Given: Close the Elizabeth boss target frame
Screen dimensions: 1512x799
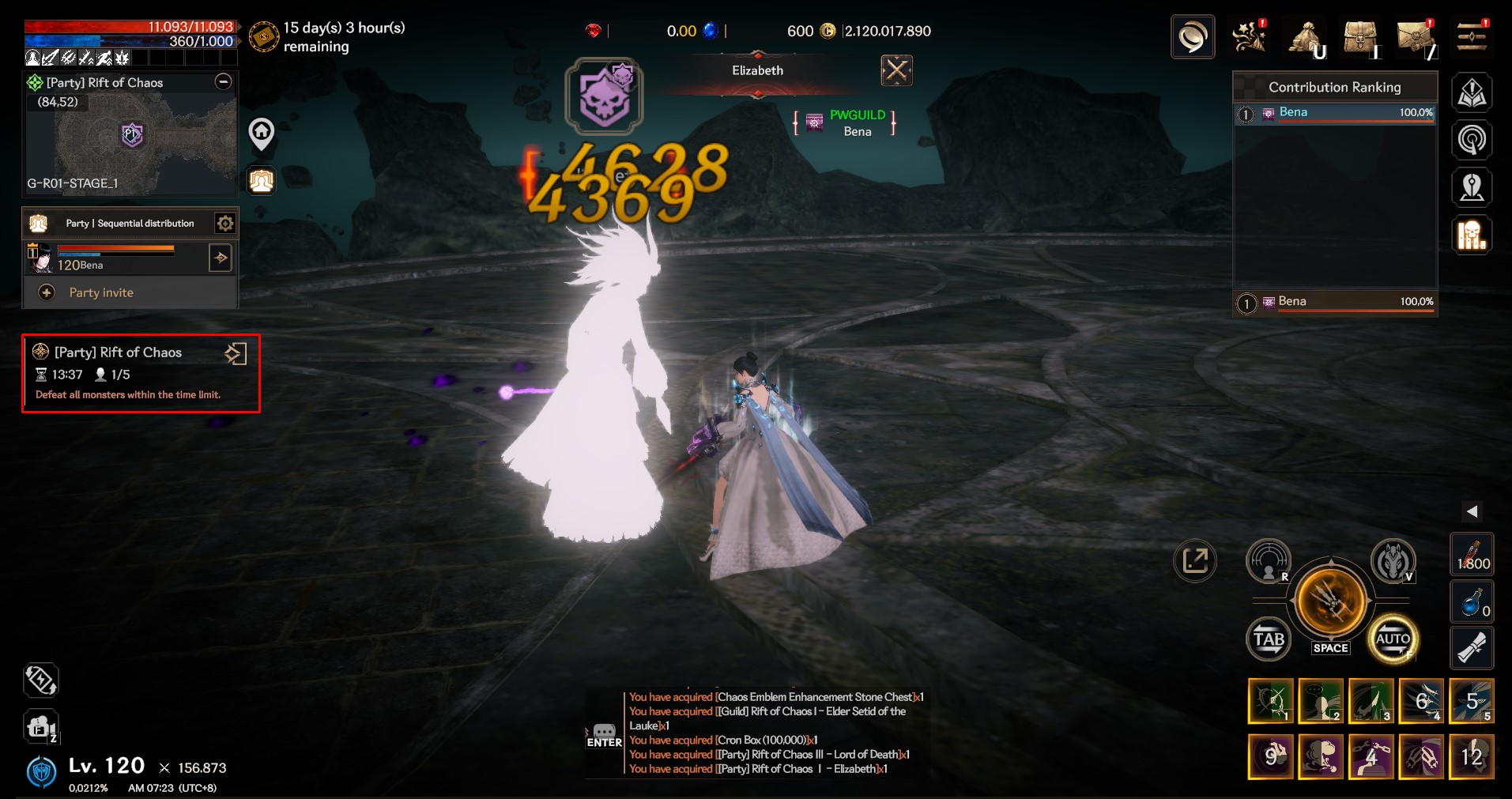Looking at the screenshot, I should pos(896,71).
